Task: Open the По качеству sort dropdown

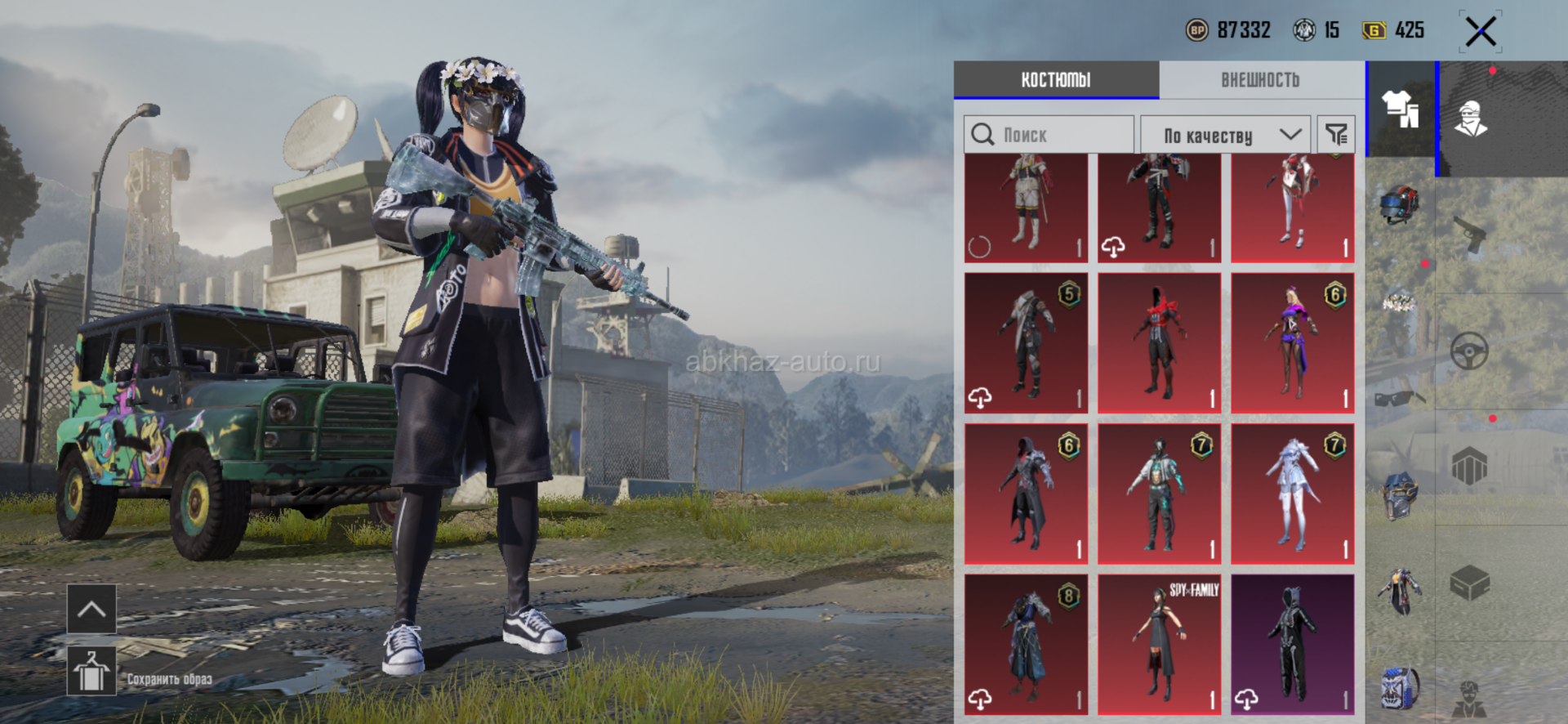Action: point(1225,135)
